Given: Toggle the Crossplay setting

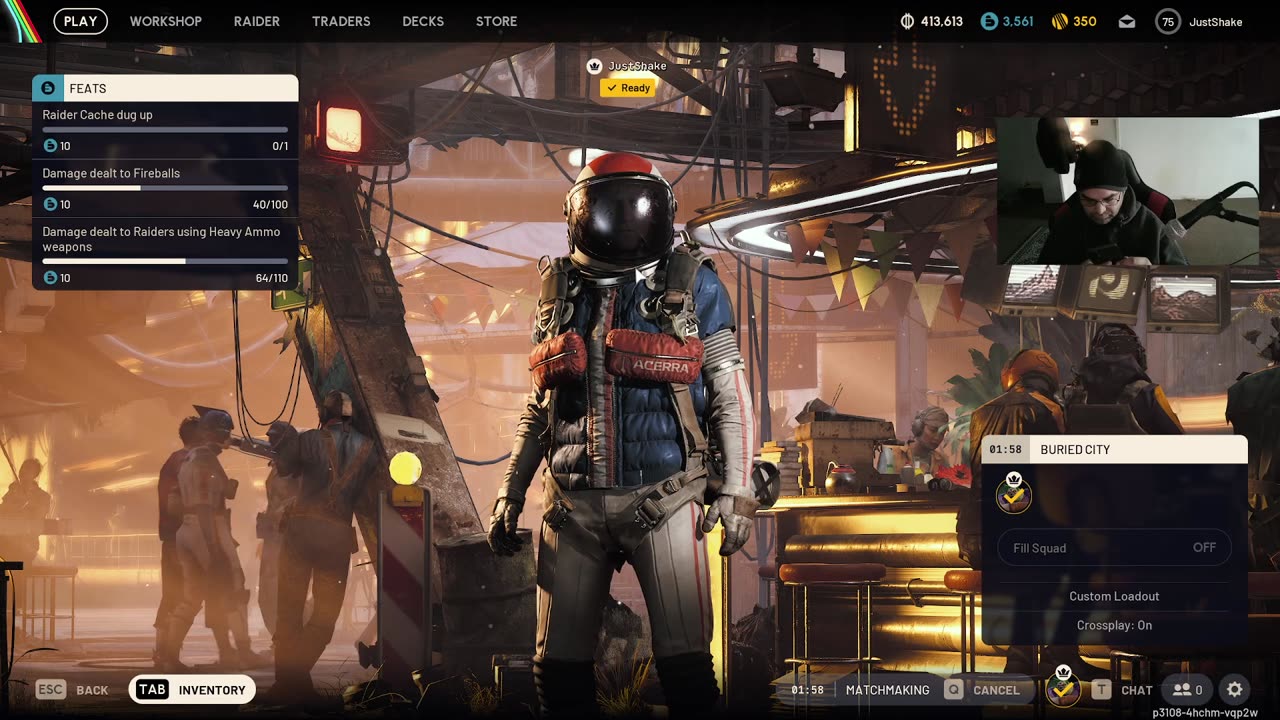Looking at the screenshot, I should 1114,625.
